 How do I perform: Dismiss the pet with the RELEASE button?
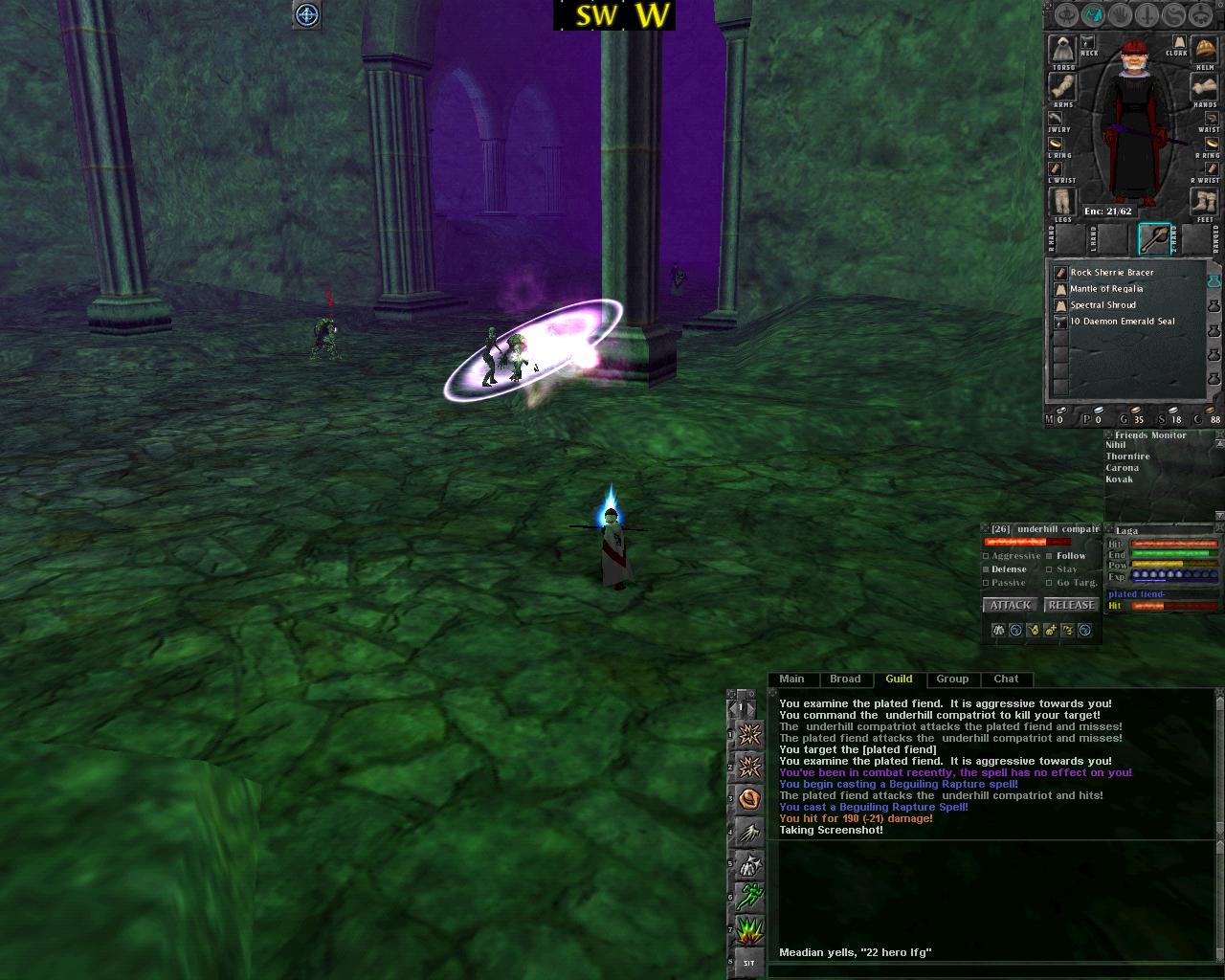point(1071,605)
